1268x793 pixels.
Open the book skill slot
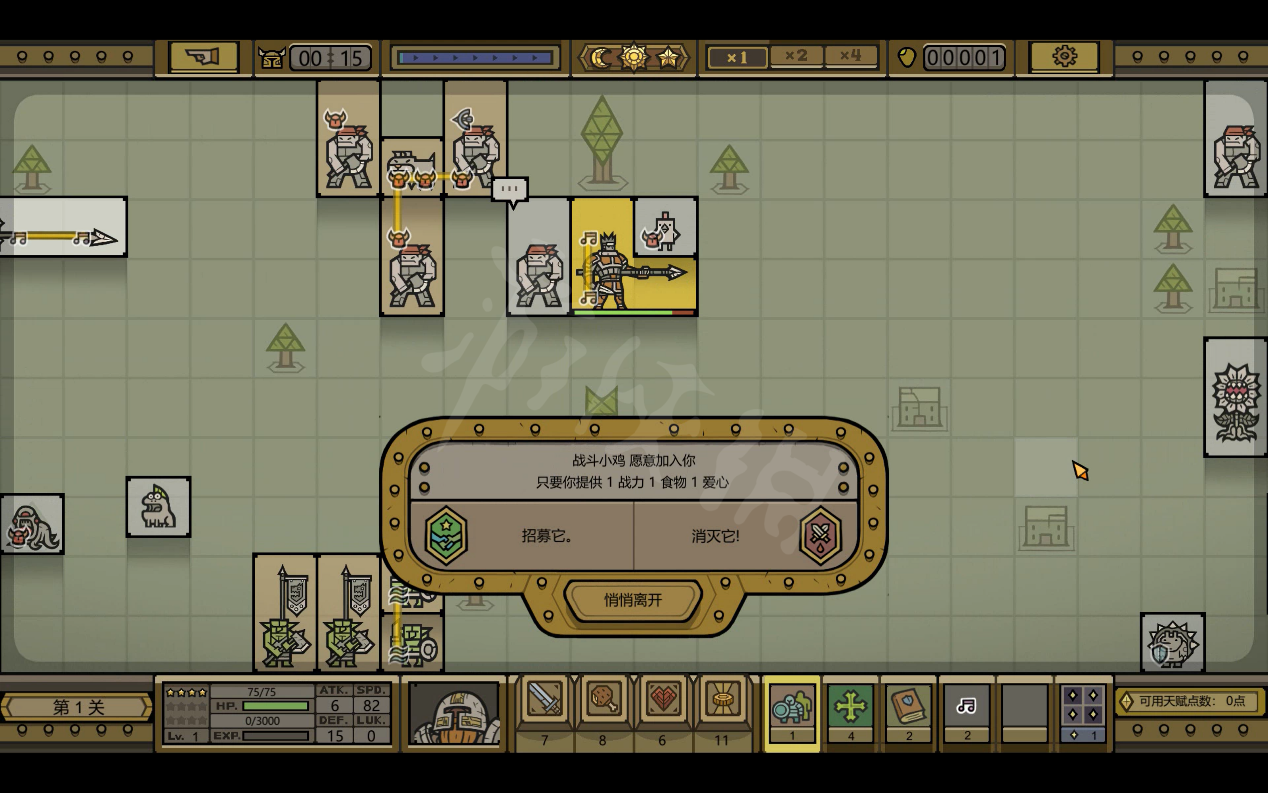click(x=908, y=710)
